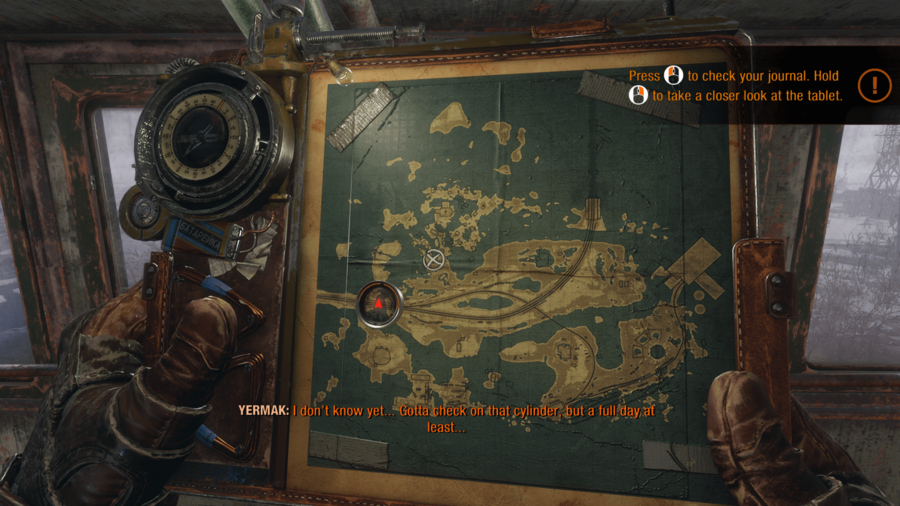Screen dimensions: 900x506
Task: Select the crossed-circle objective marker on map
Action: (x=433, y=260)
